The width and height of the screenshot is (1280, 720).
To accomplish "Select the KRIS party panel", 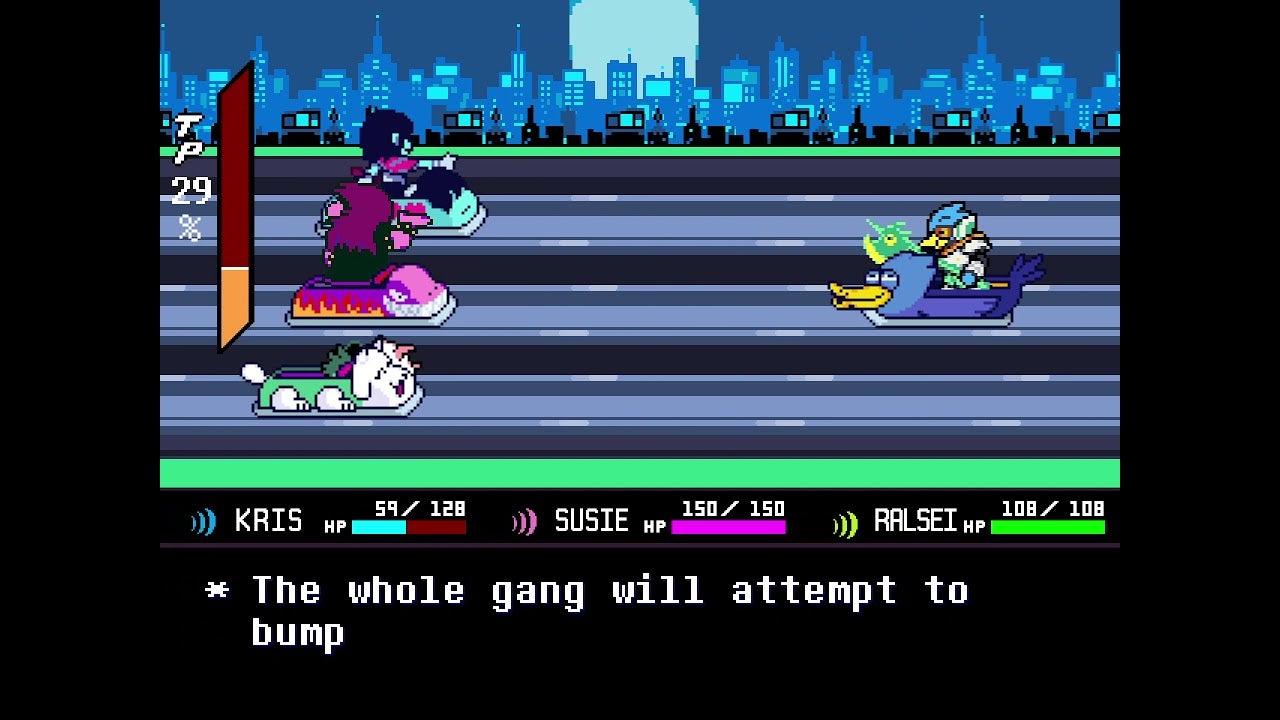I will [x=329, y=519].
